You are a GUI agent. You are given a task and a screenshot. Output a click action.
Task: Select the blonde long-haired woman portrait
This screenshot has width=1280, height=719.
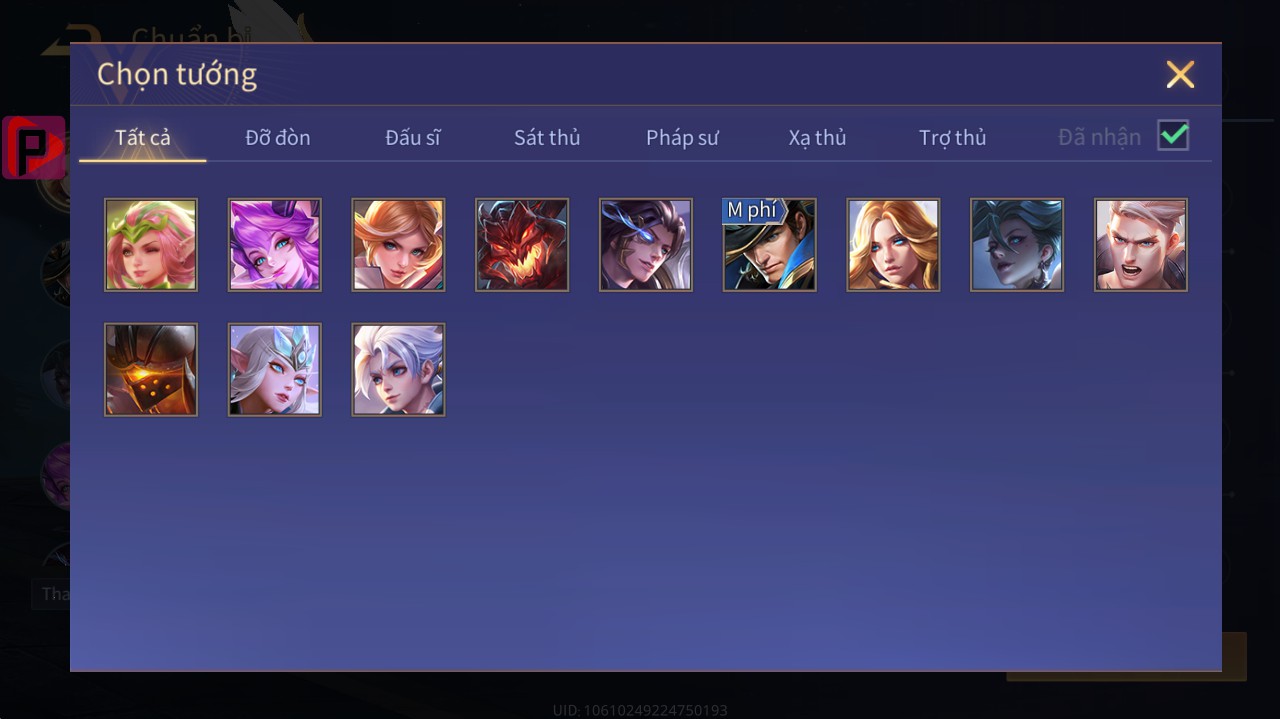click(893, 245)
